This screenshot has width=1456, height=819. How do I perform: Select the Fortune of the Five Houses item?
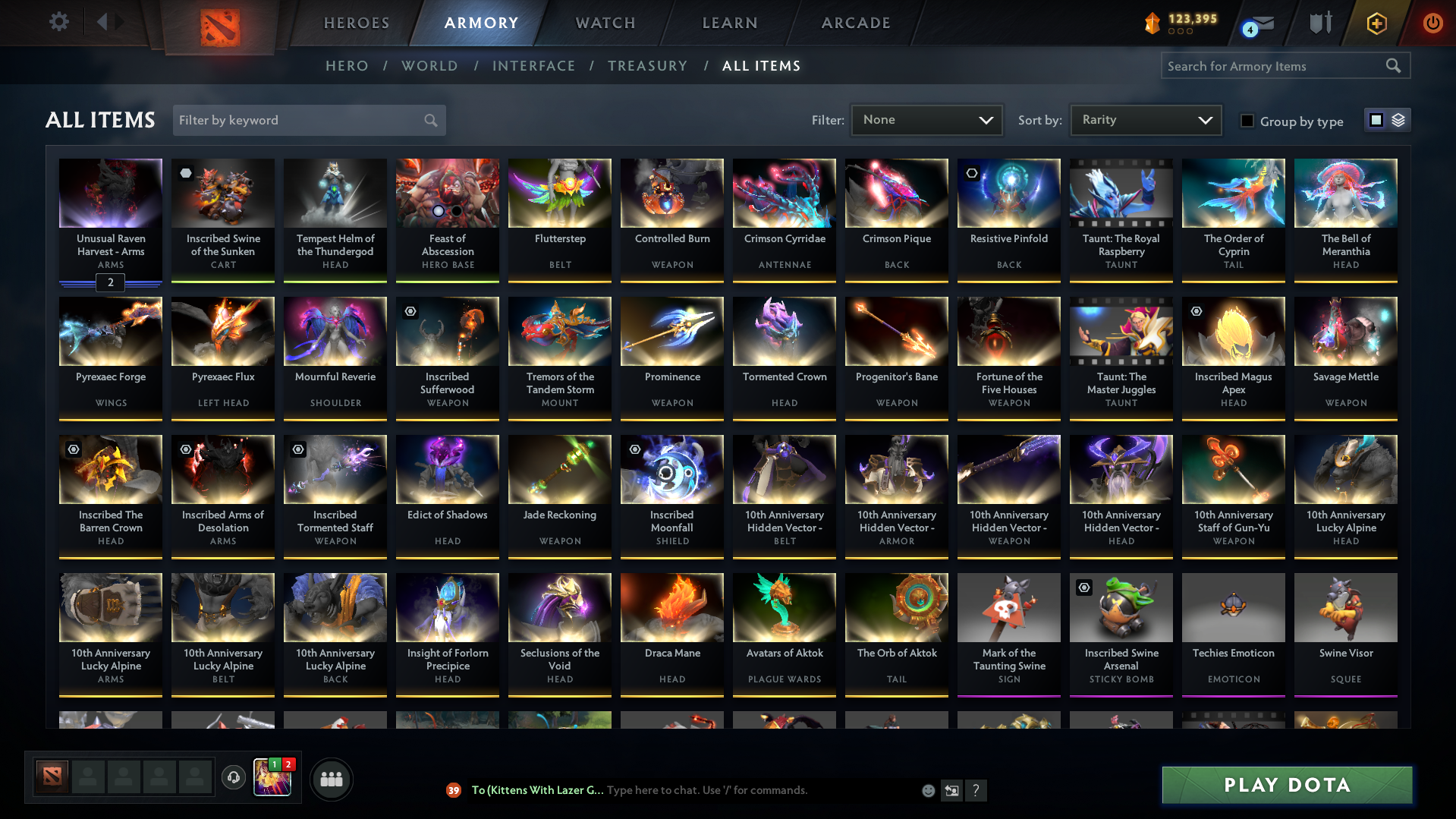coord(1008,357)
